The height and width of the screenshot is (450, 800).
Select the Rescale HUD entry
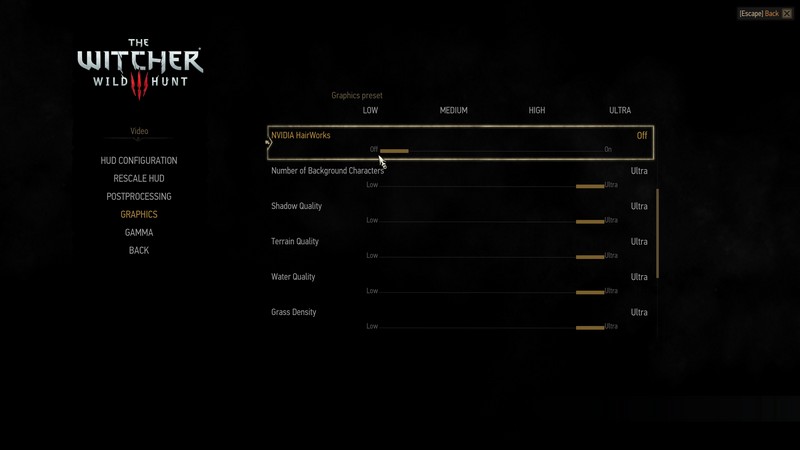pyautogui.click(x=139, y=178)
